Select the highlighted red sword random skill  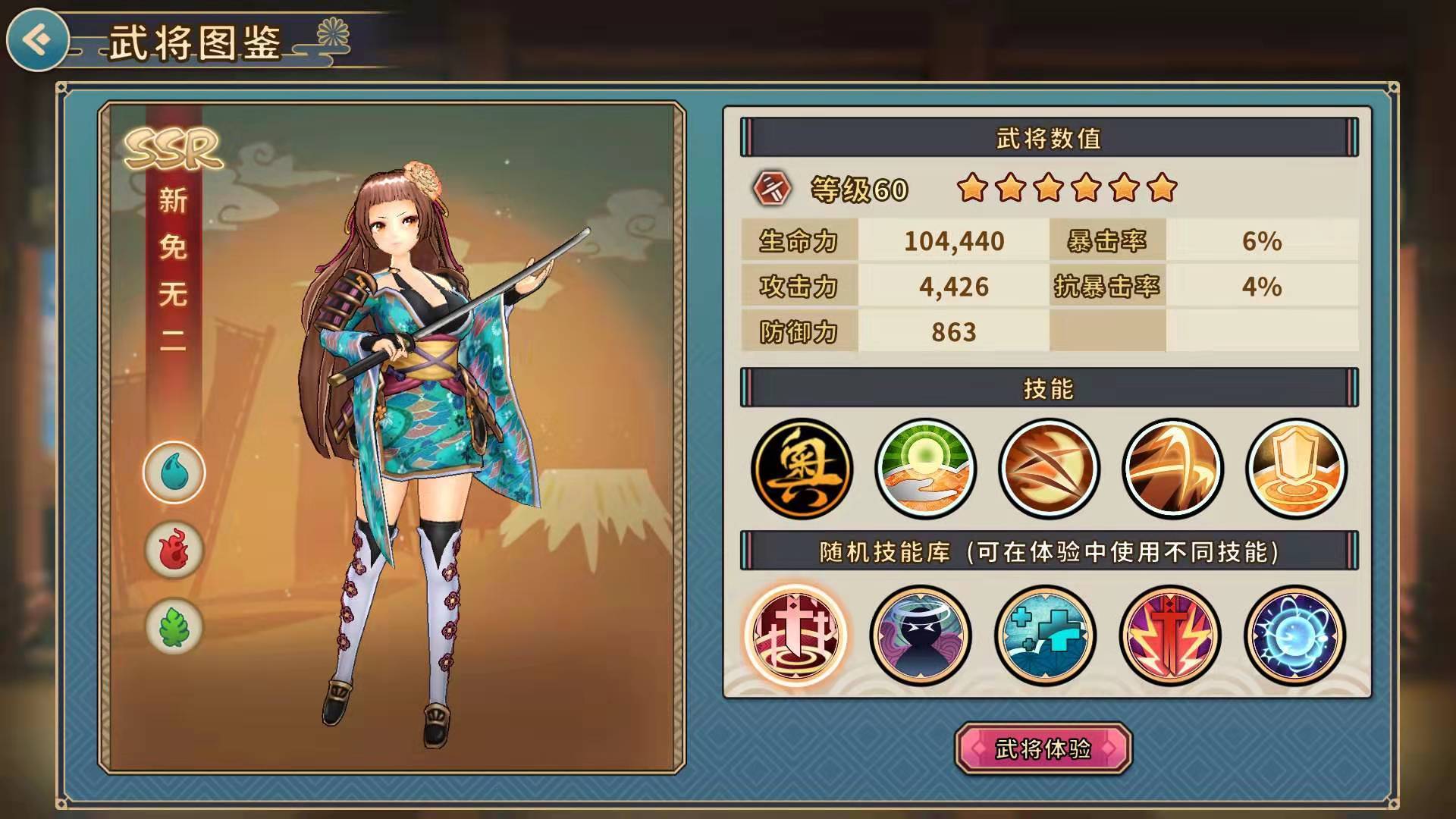[795, 635]
